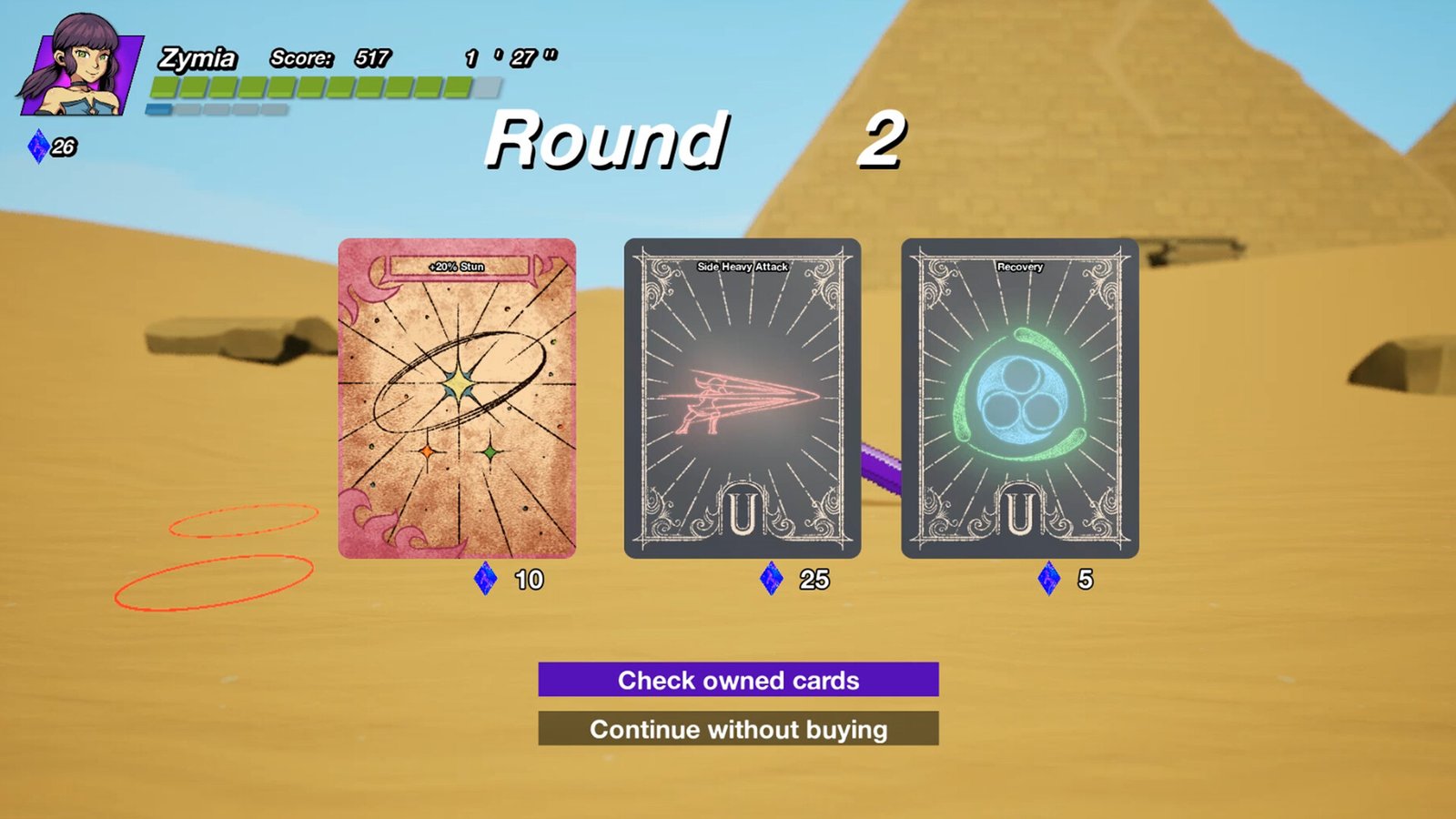Continue without buying
This screenshot has height=819, width=1456.
tap(738, 729)
